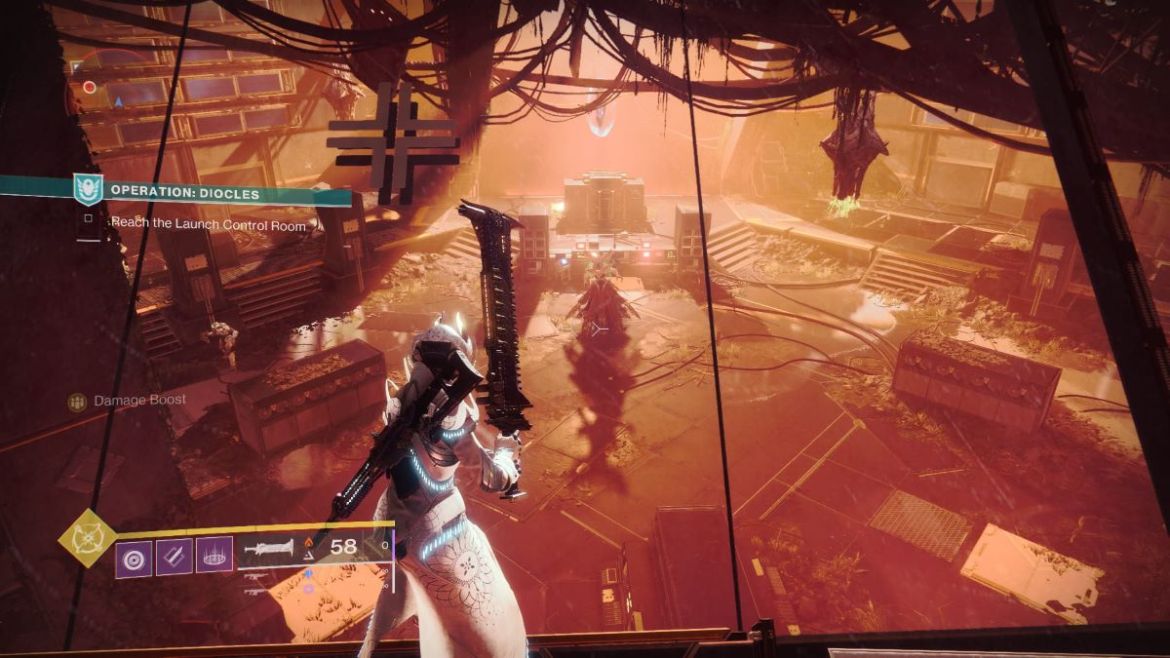Viewport: 1170px width, 658px height.
Task: Select the Reach the Launch Control Room objective
Action: coord(208,224)
